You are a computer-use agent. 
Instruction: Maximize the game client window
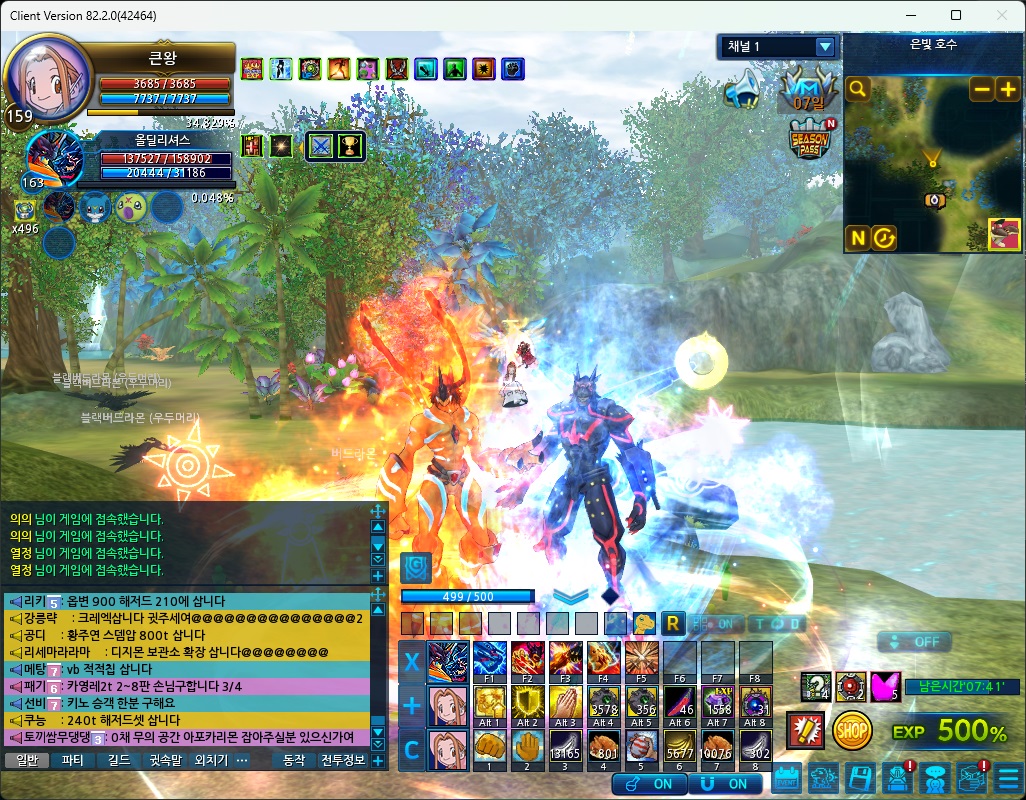coord(956,15)
